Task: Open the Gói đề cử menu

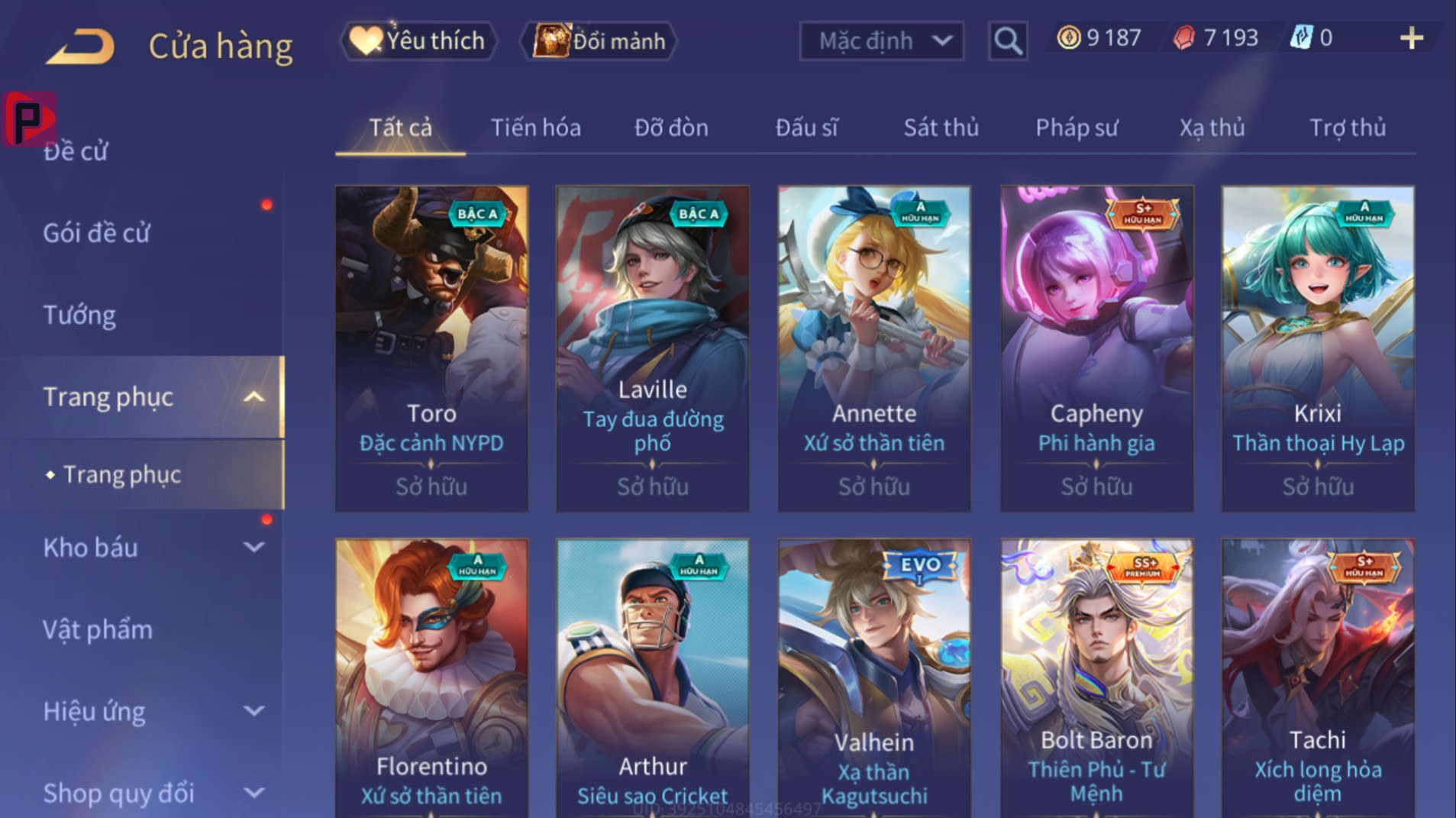Action: pyautogui.click(x=97, y=233)
